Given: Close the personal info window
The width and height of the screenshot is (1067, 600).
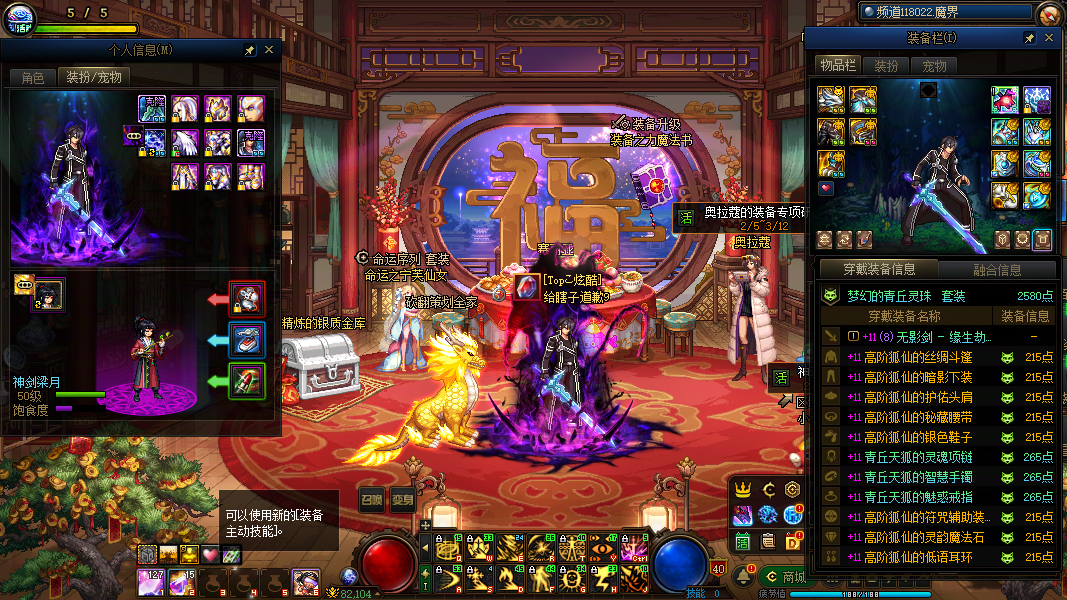Looking at the screenshot, I should click(269, 49).
